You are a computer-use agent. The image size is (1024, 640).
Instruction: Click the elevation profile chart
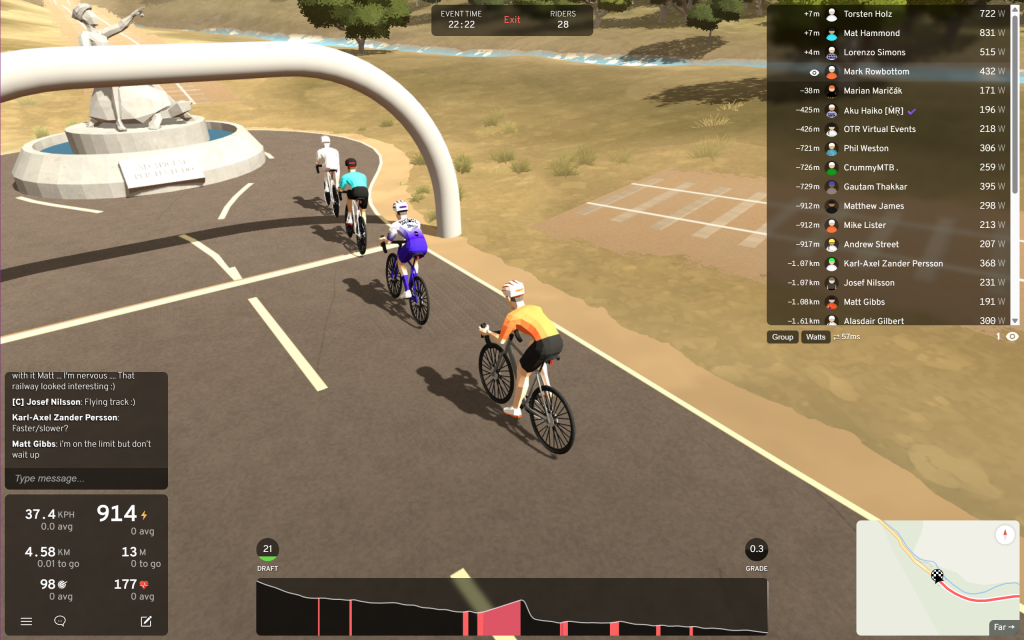[511, 607]
